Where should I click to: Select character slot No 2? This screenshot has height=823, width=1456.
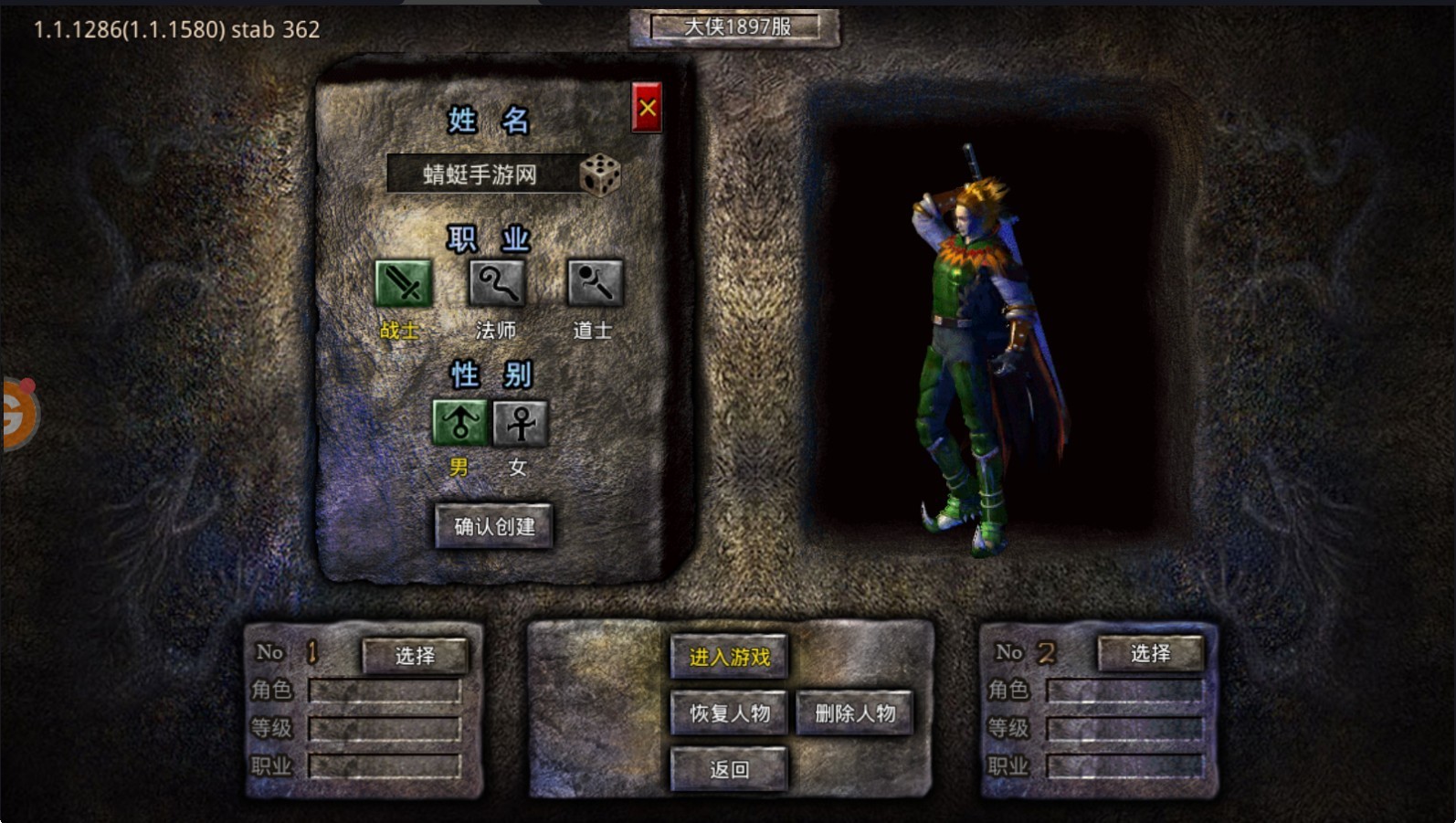[x=1150, y=653]
